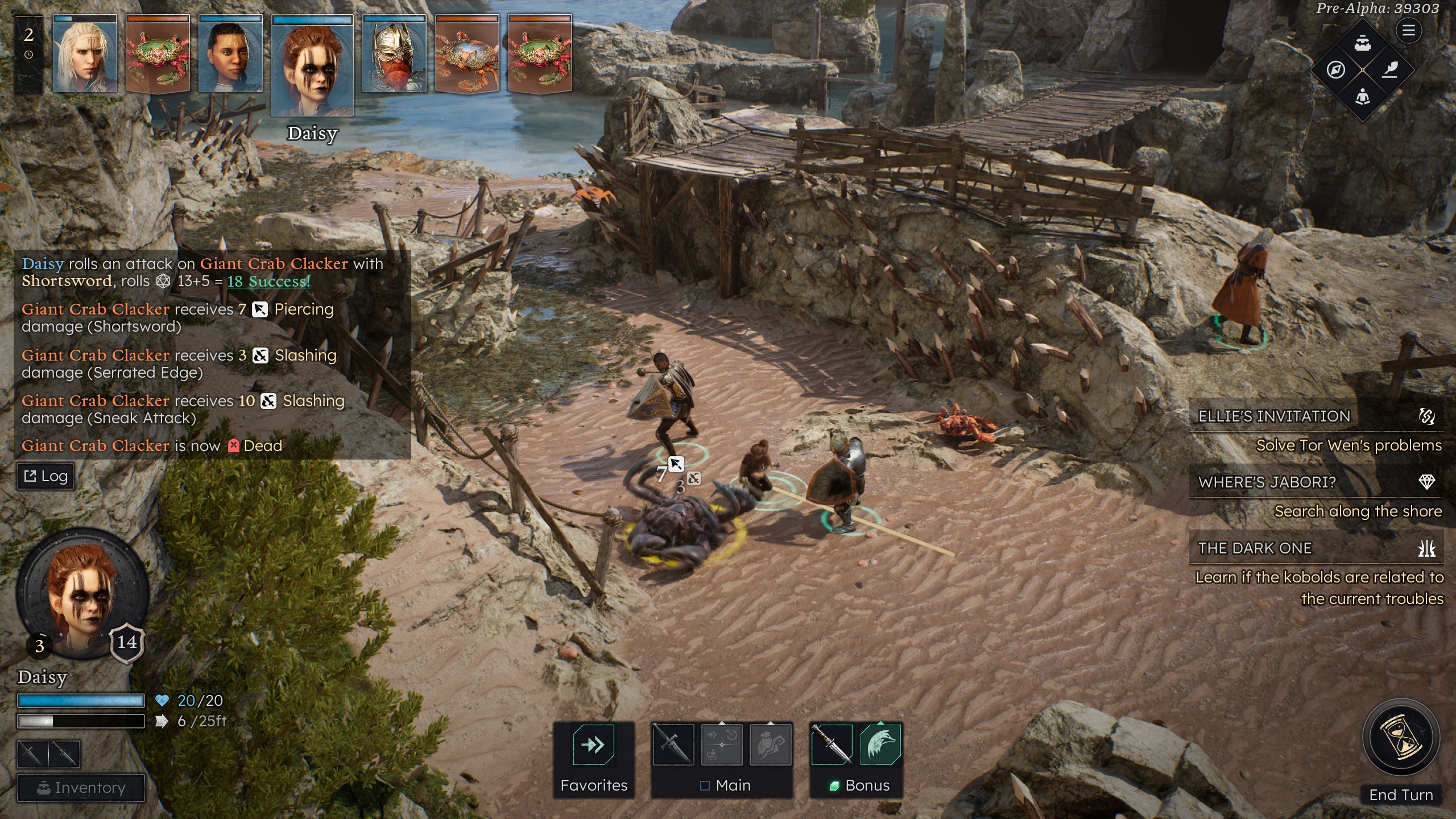The height and width of the screenshot is (819, 1456).
Task: Open the combat Log
Action: [46, 476]
